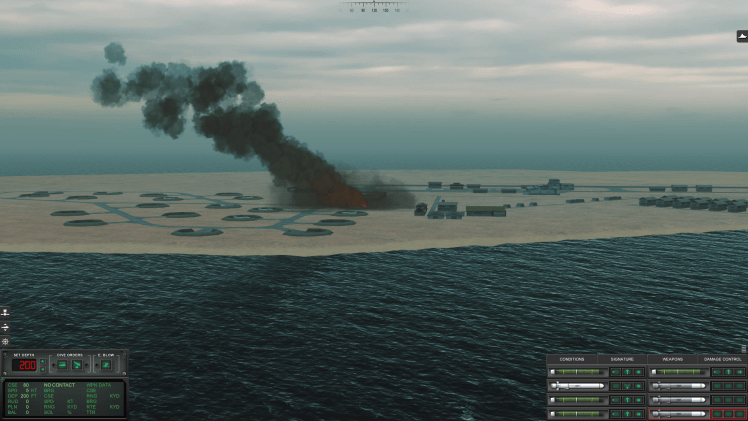Select the Weapons tab

click(672, 359)
